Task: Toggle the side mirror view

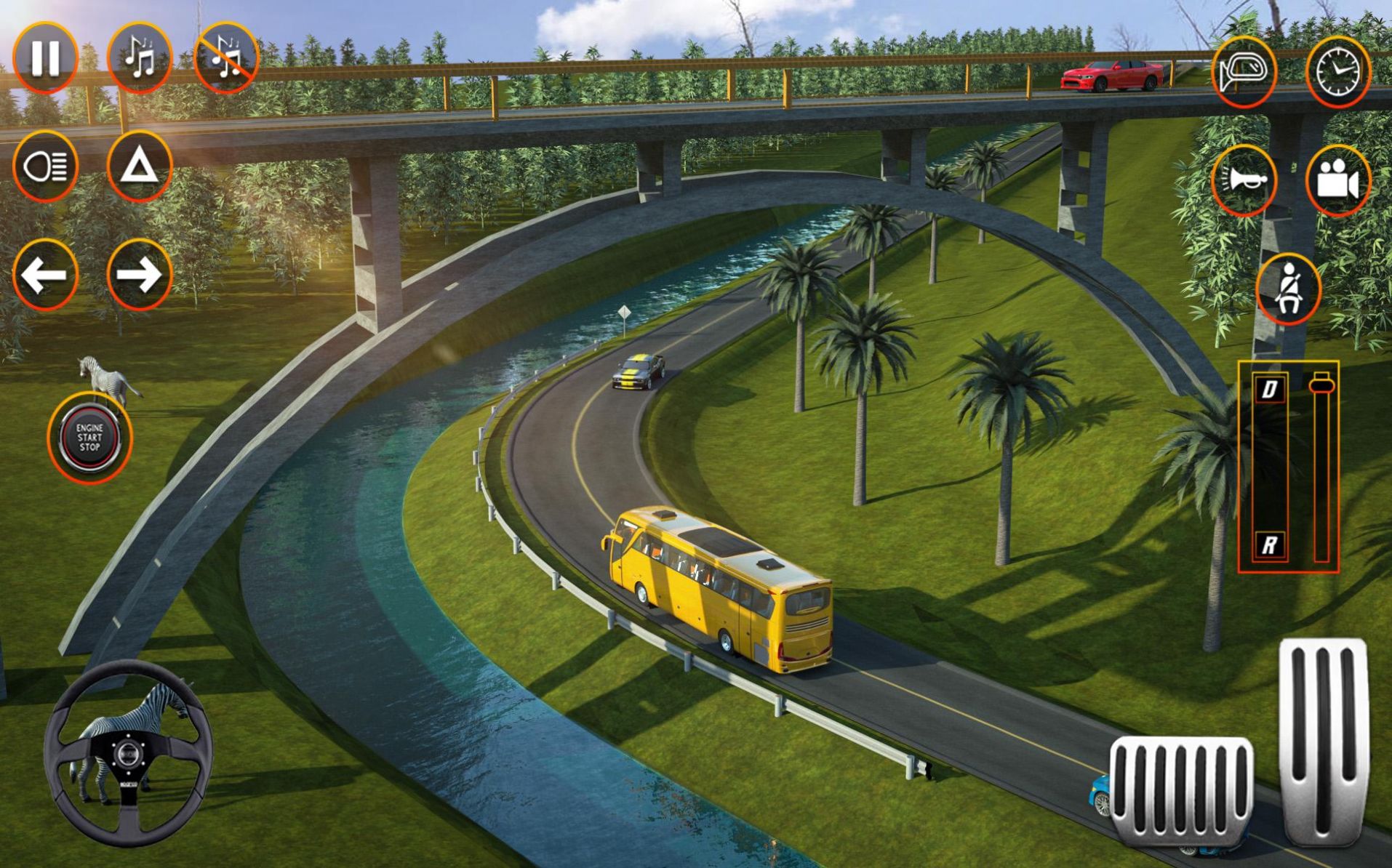Action: point(1244,71)
